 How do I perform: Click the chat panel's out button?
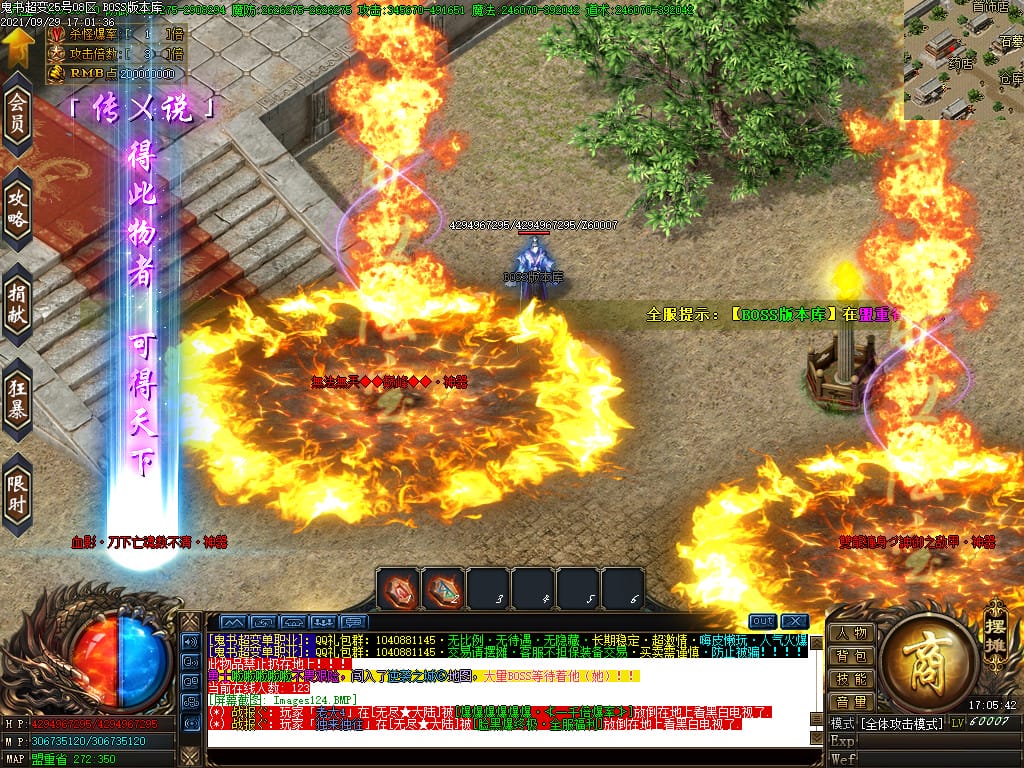click(762, 621)
